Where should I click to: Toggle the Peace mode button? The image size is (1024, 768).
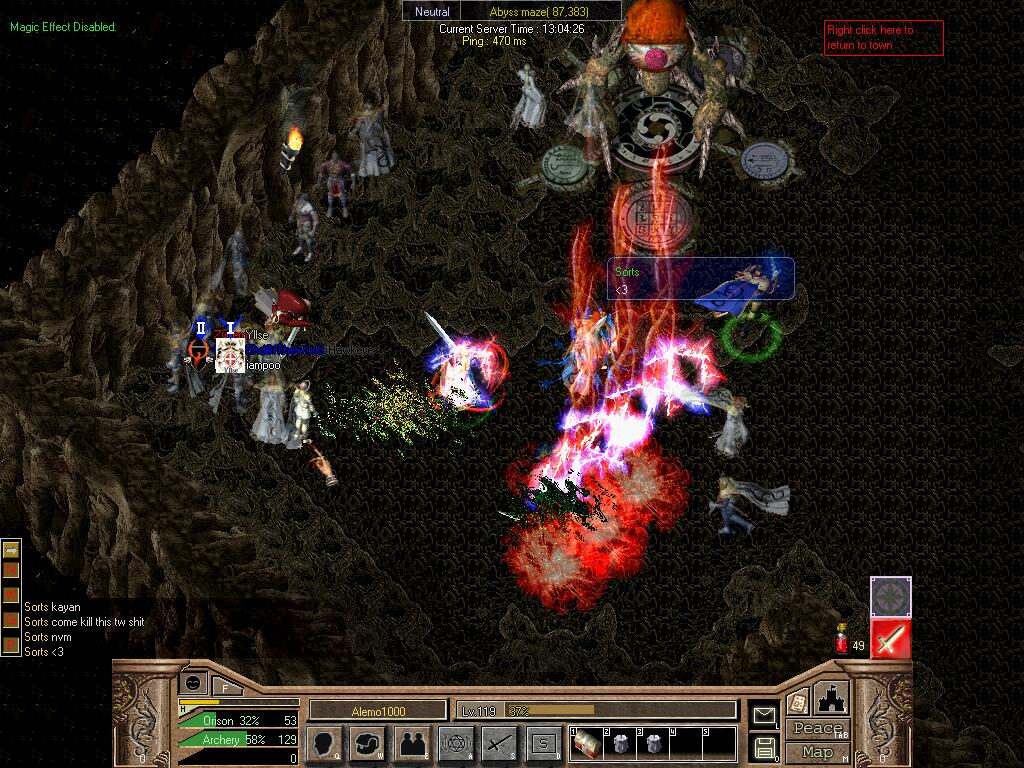(x=816, y=729)
